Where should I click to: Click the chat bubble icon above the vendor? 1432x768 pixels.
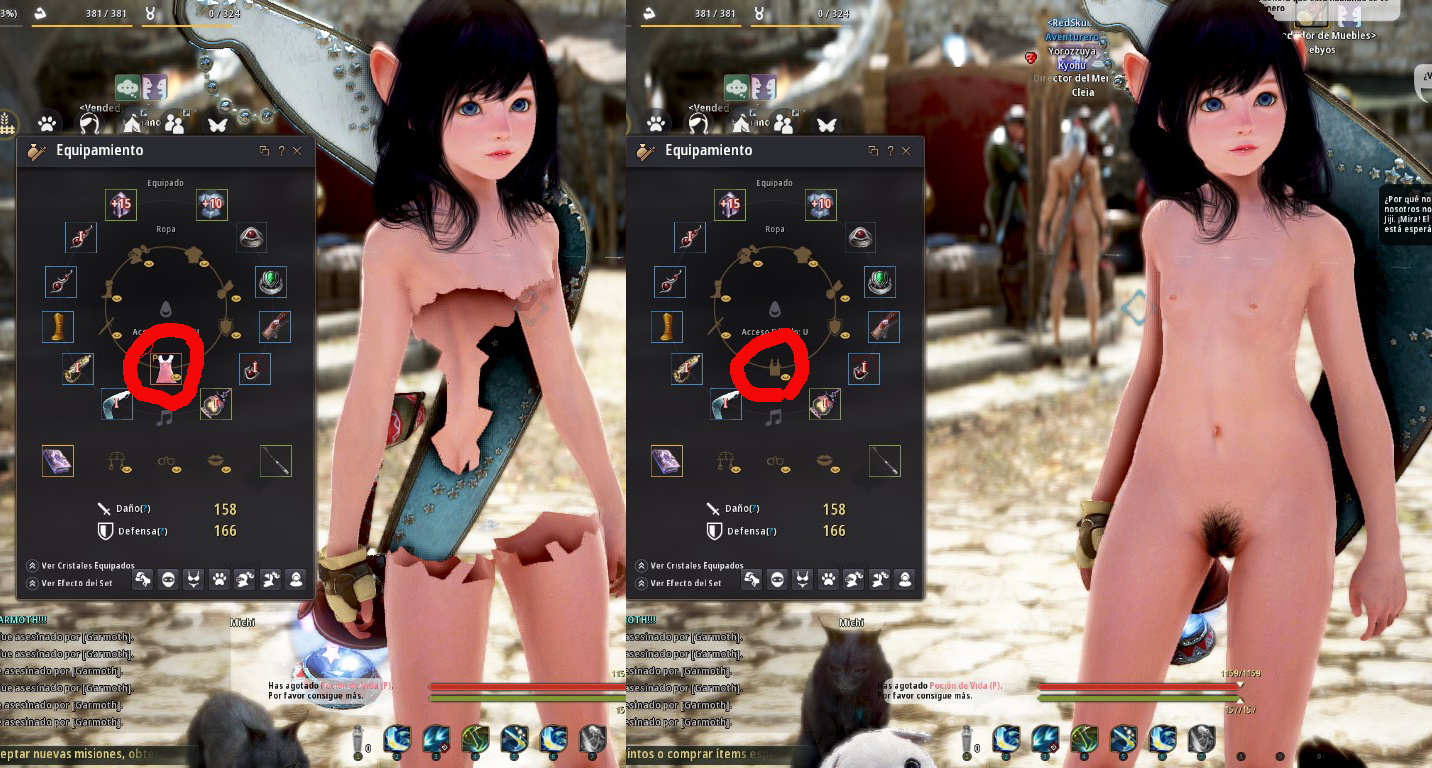(x=126, y=87)
